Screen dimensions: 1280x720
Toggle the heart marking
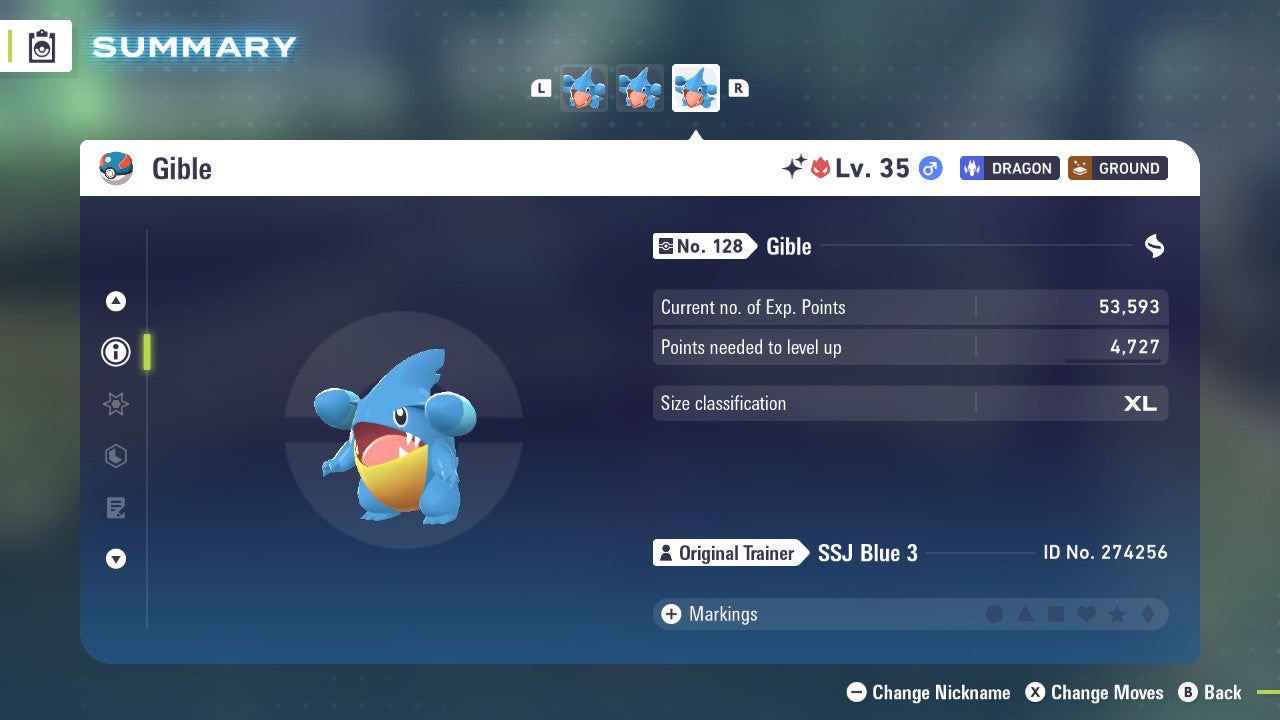[x=1087, y=614]
